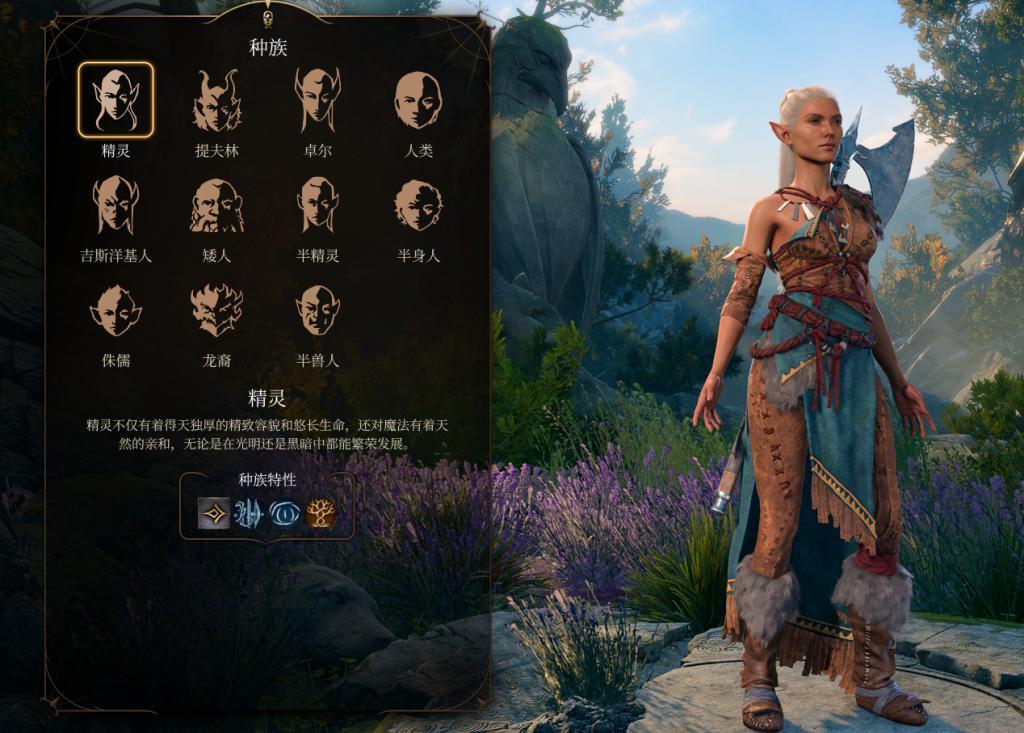Show the blue eye racial trait icon
Image resolution: width=1024 pixels, height=733 pixels.
(x=285, y=513)
